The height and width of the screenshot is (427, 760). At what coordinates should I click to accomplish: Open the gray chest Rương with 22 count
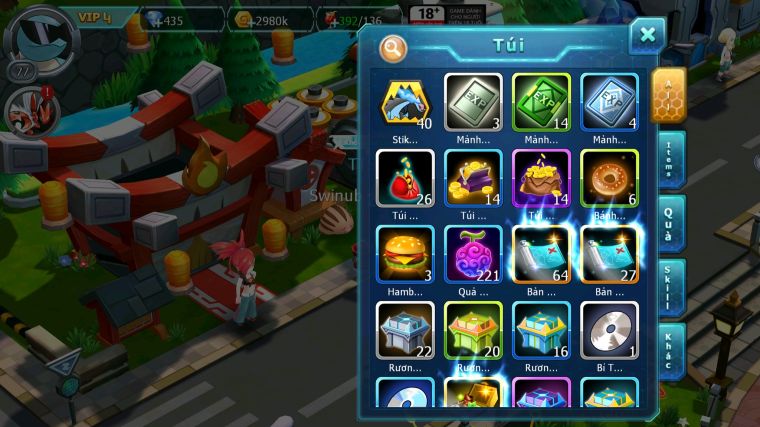405,330
